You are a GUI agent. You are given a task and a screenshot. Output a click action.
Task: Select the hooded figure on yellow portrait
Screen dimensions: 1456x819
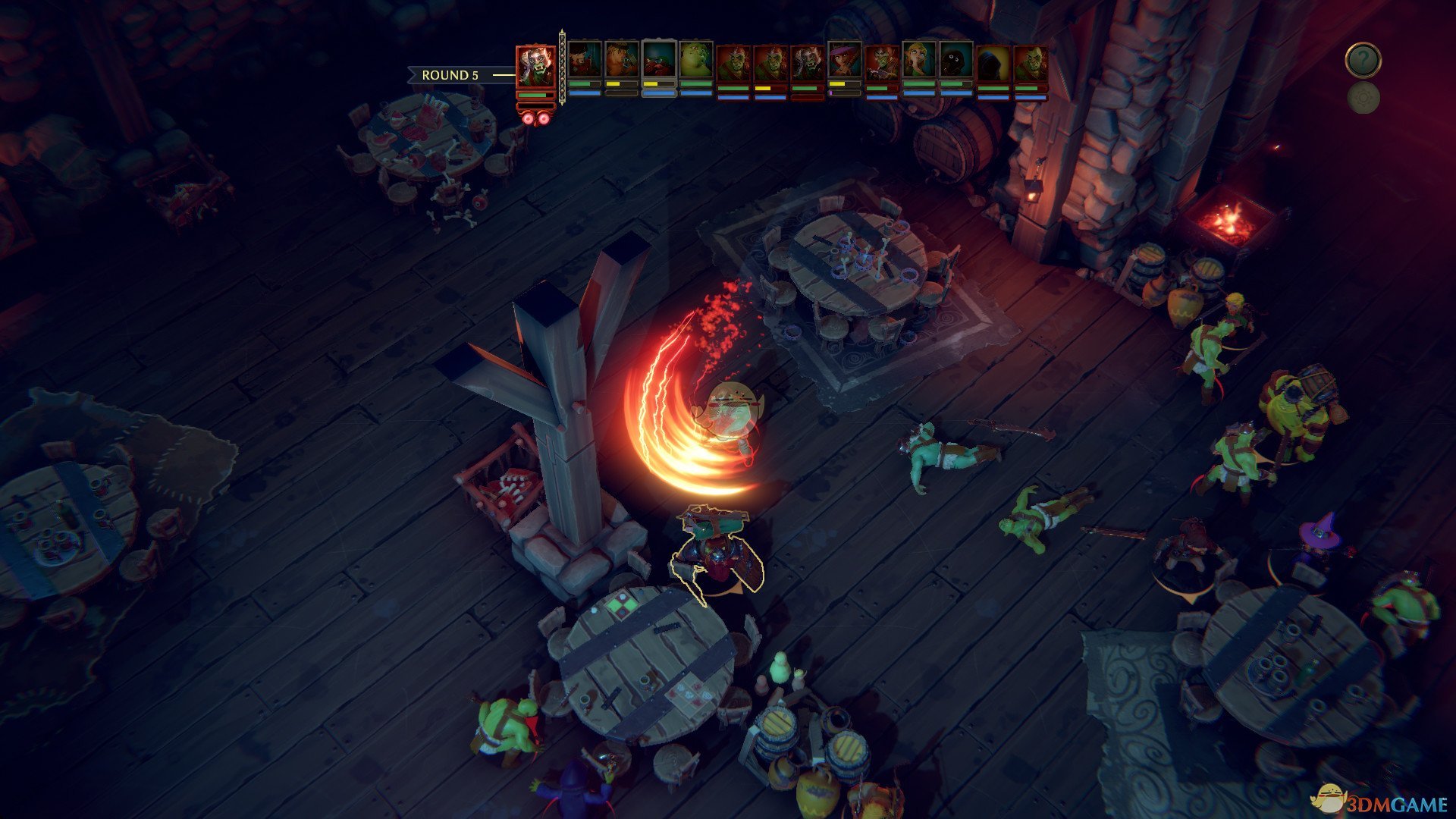(993, 62)
